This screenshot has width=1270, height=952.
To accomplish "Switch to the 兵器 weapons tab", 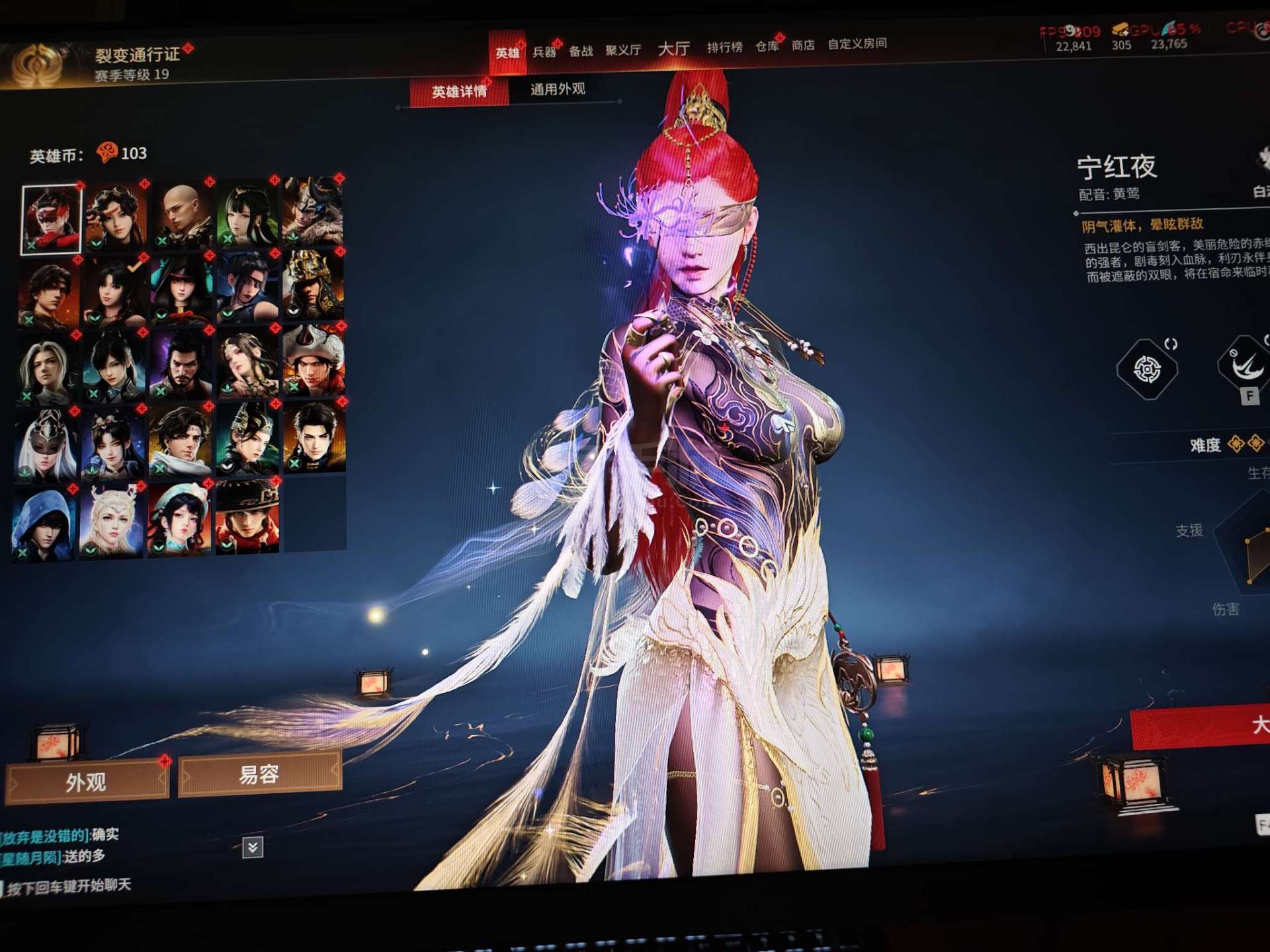I will [544, 52].
